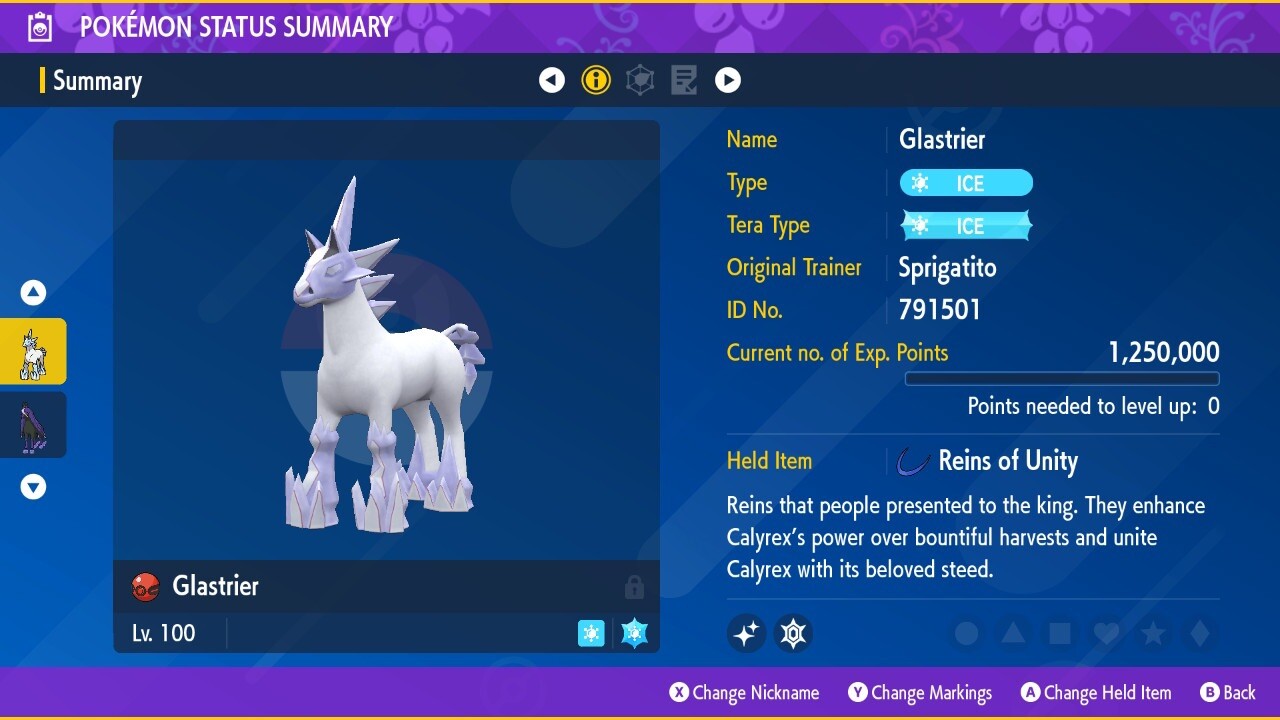1280x720 pixels.
Task: Click the experience progress bar
Action: (1062, 379)
